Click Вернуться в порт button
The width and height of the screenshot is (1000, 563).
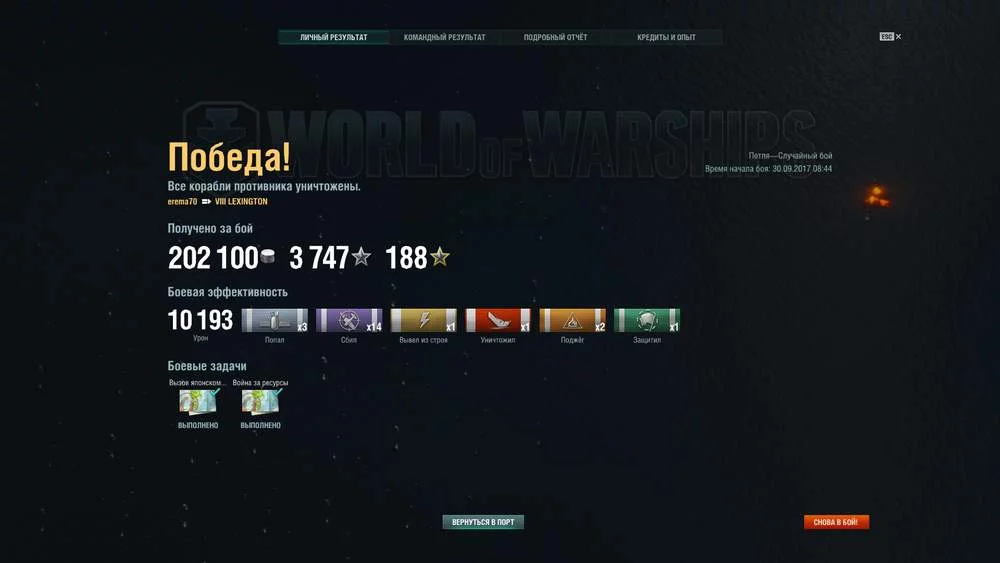pyautogui.click(x=483, y=522)
